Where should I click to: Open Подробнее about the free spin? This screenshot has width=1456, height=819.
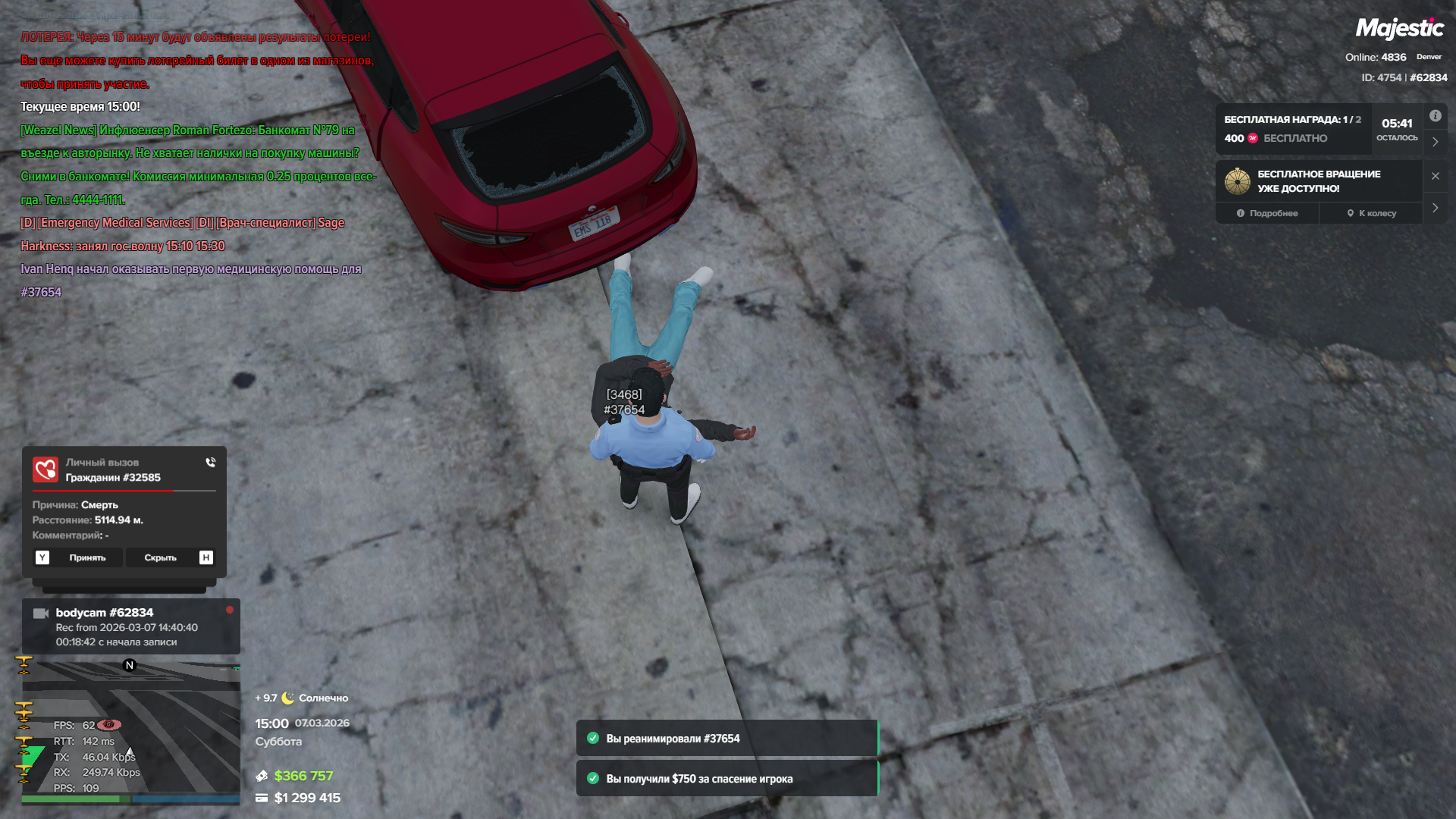pyautogui.click(x=1267, y=213)
